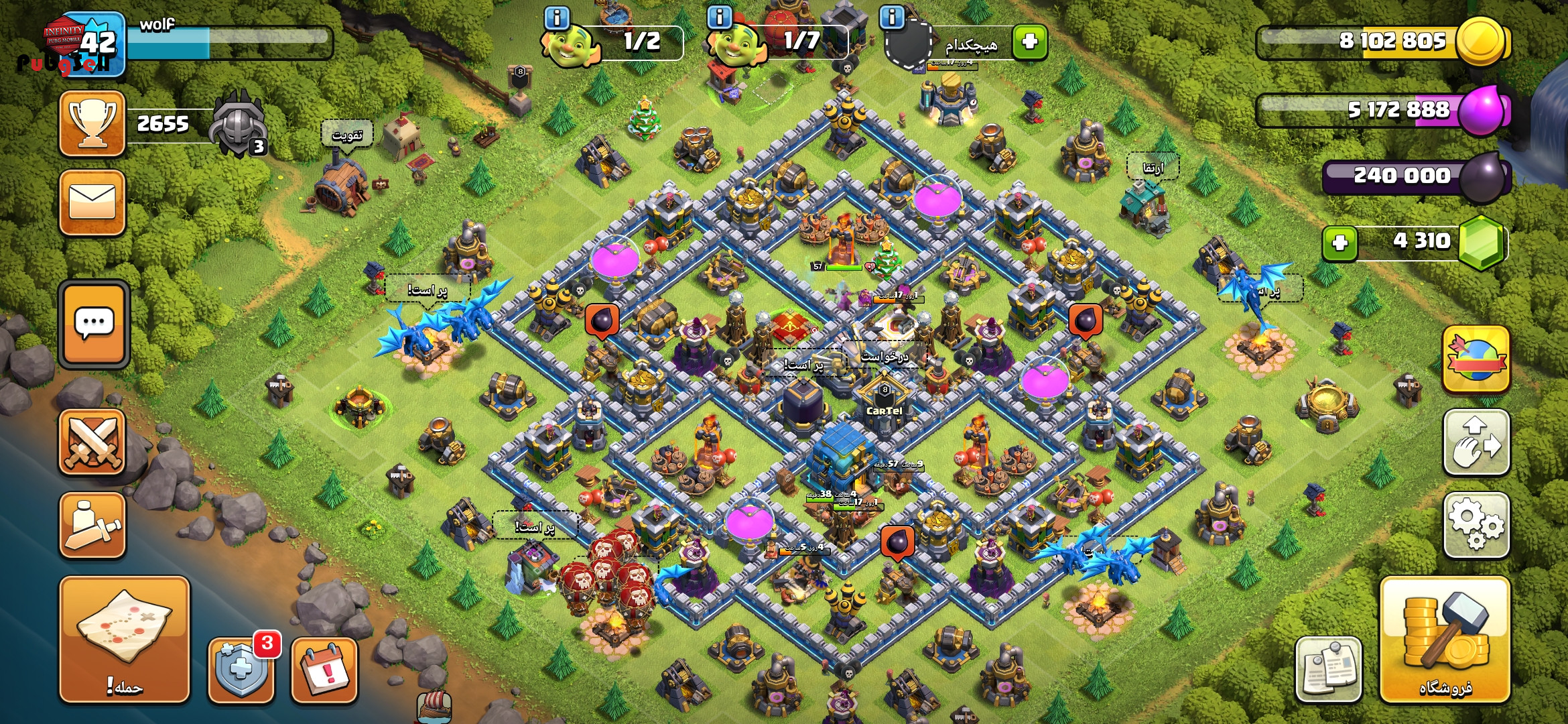The image size is (1568, 724).
Task: Open the clan chat speech bubble
Action: point(94,324)
